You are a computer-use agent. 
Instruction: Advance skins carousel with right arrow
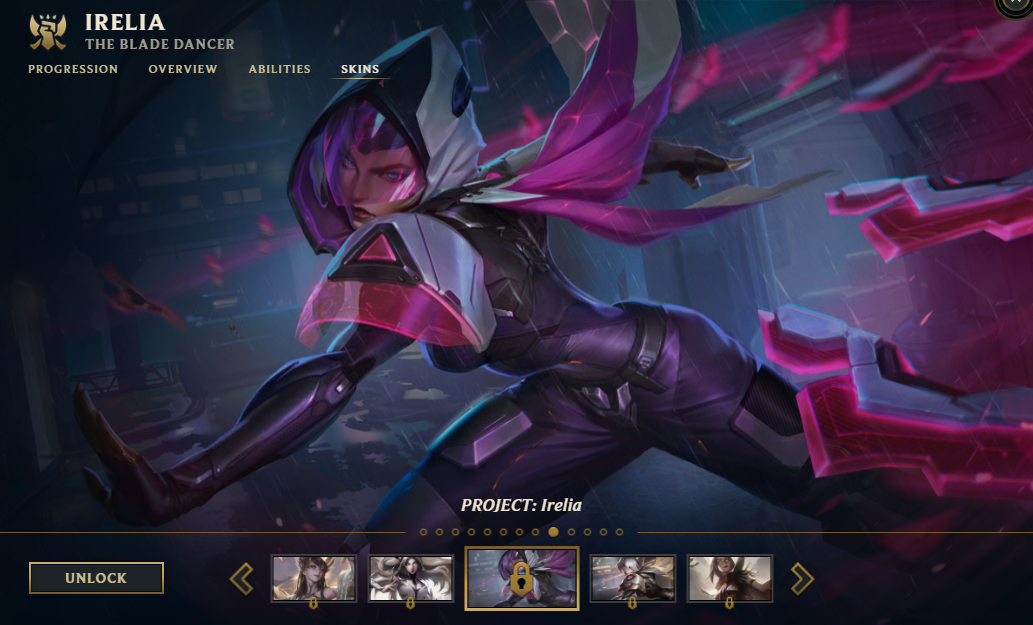click(x=802, y=578)
